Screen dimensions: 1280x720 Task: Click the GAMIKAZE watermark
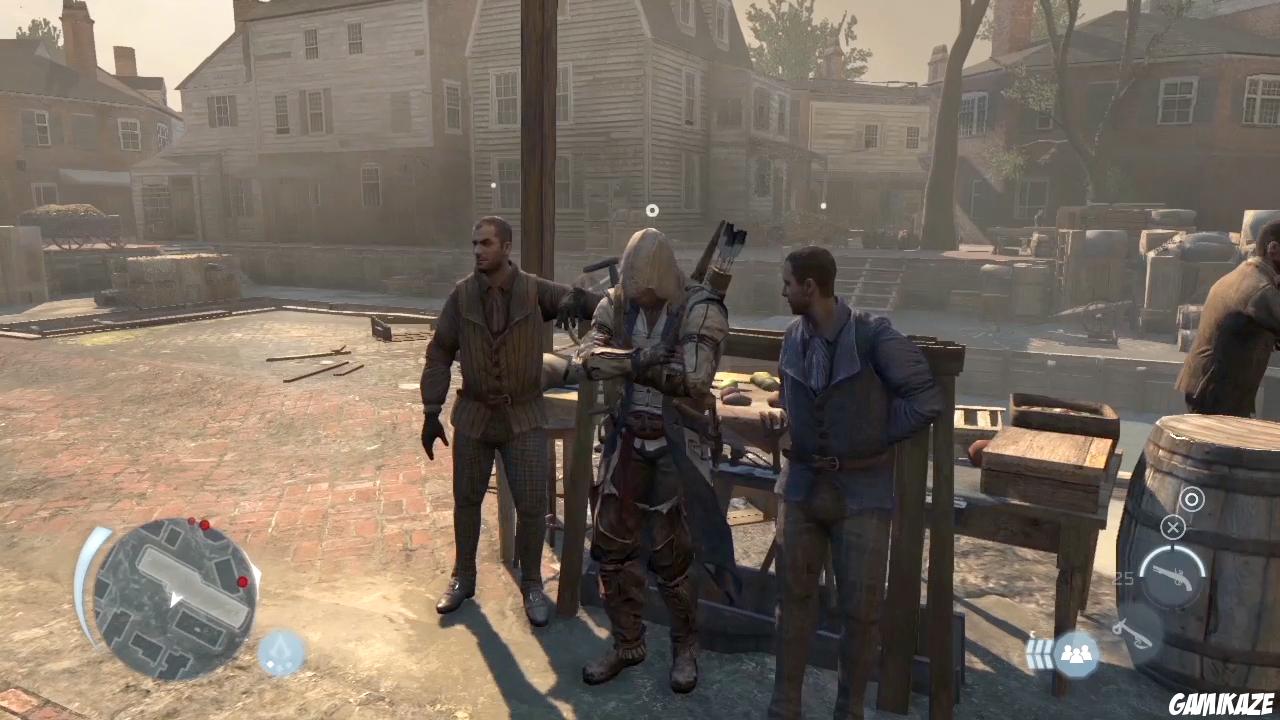click(1222, 705)
